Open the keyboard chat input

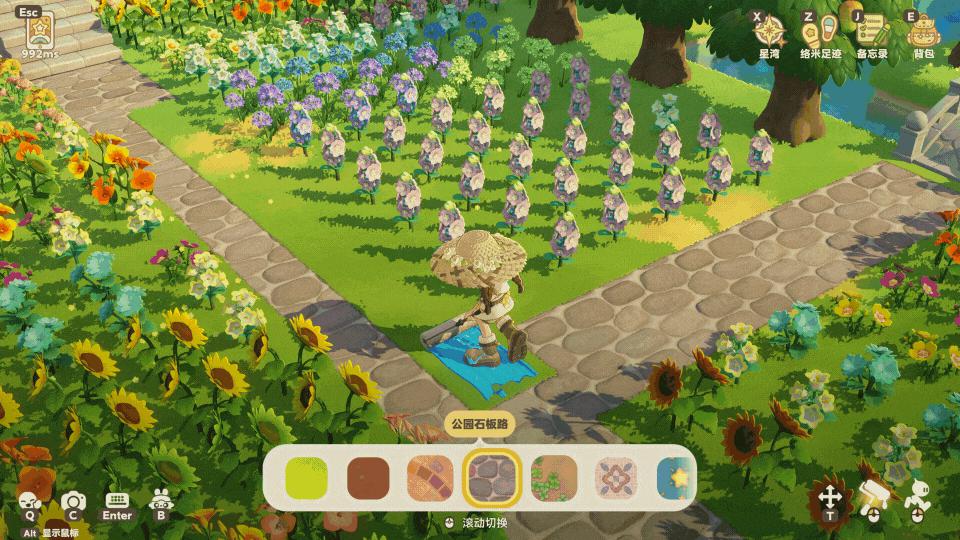(x=117, y=502)
